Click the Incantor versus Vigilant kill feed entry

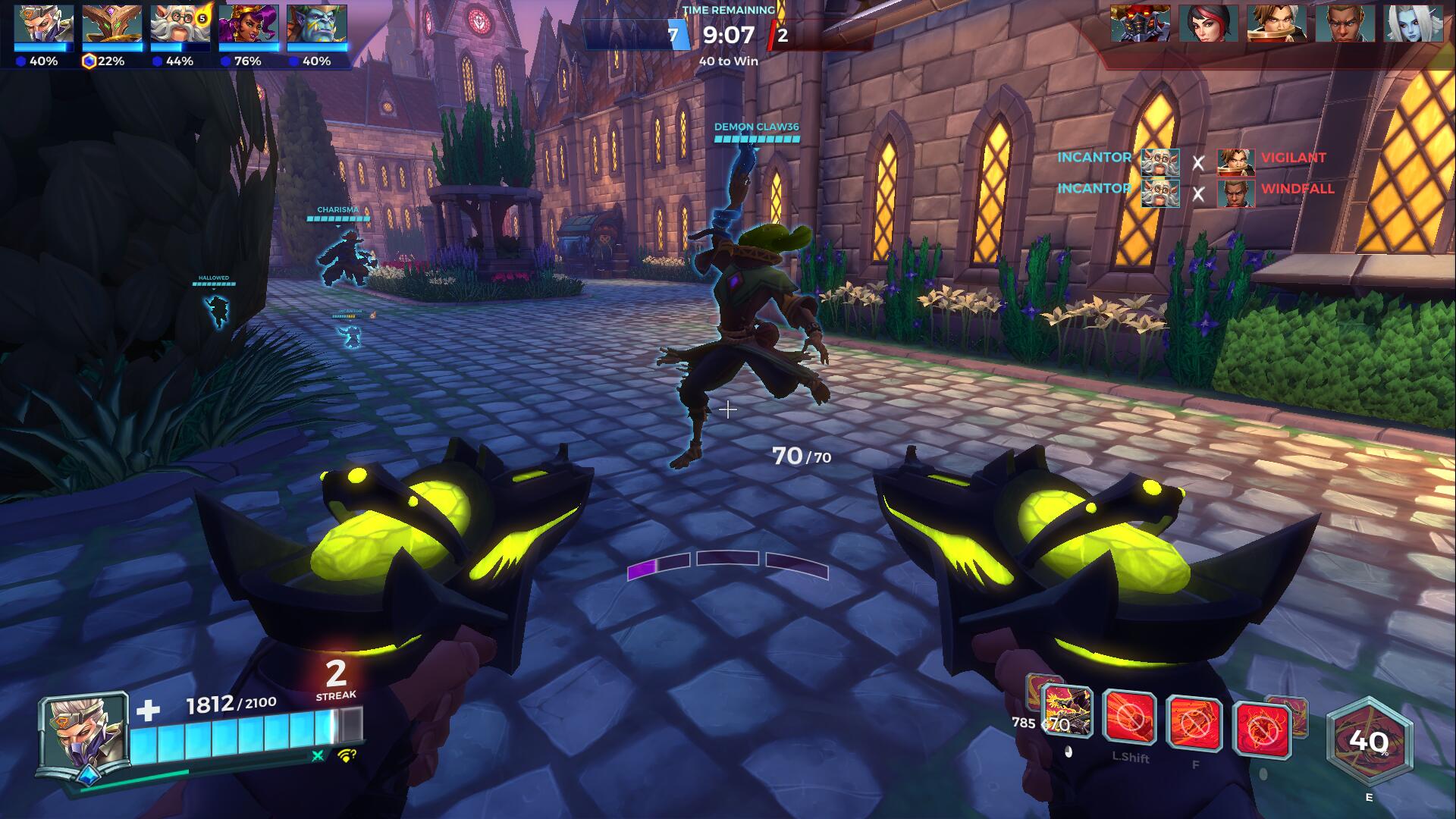pyautogui.click(x=1194, y=161)
